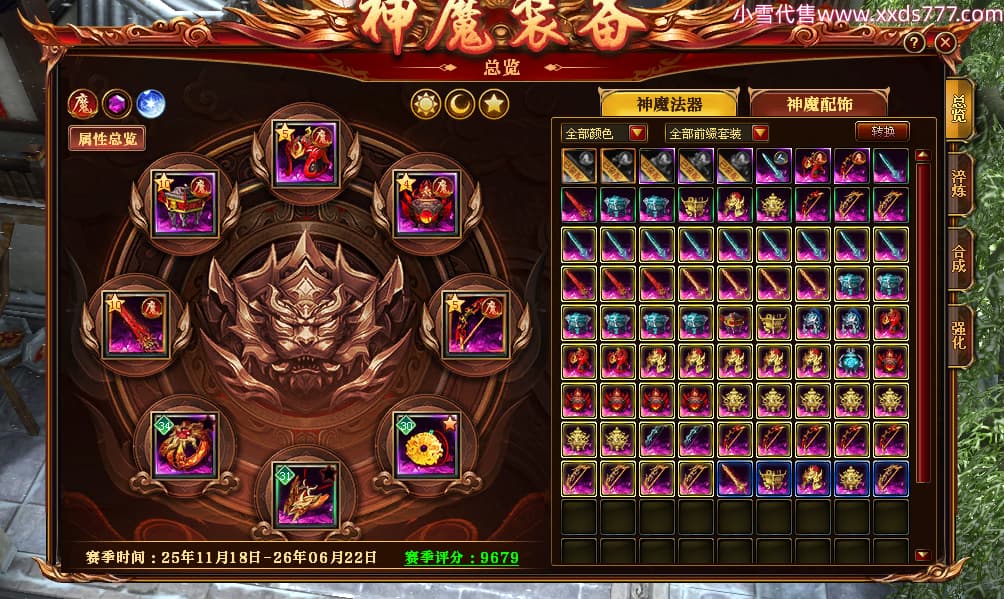
Task: Open the 属性总览 attribute overview
Action: tap(107, 139)
